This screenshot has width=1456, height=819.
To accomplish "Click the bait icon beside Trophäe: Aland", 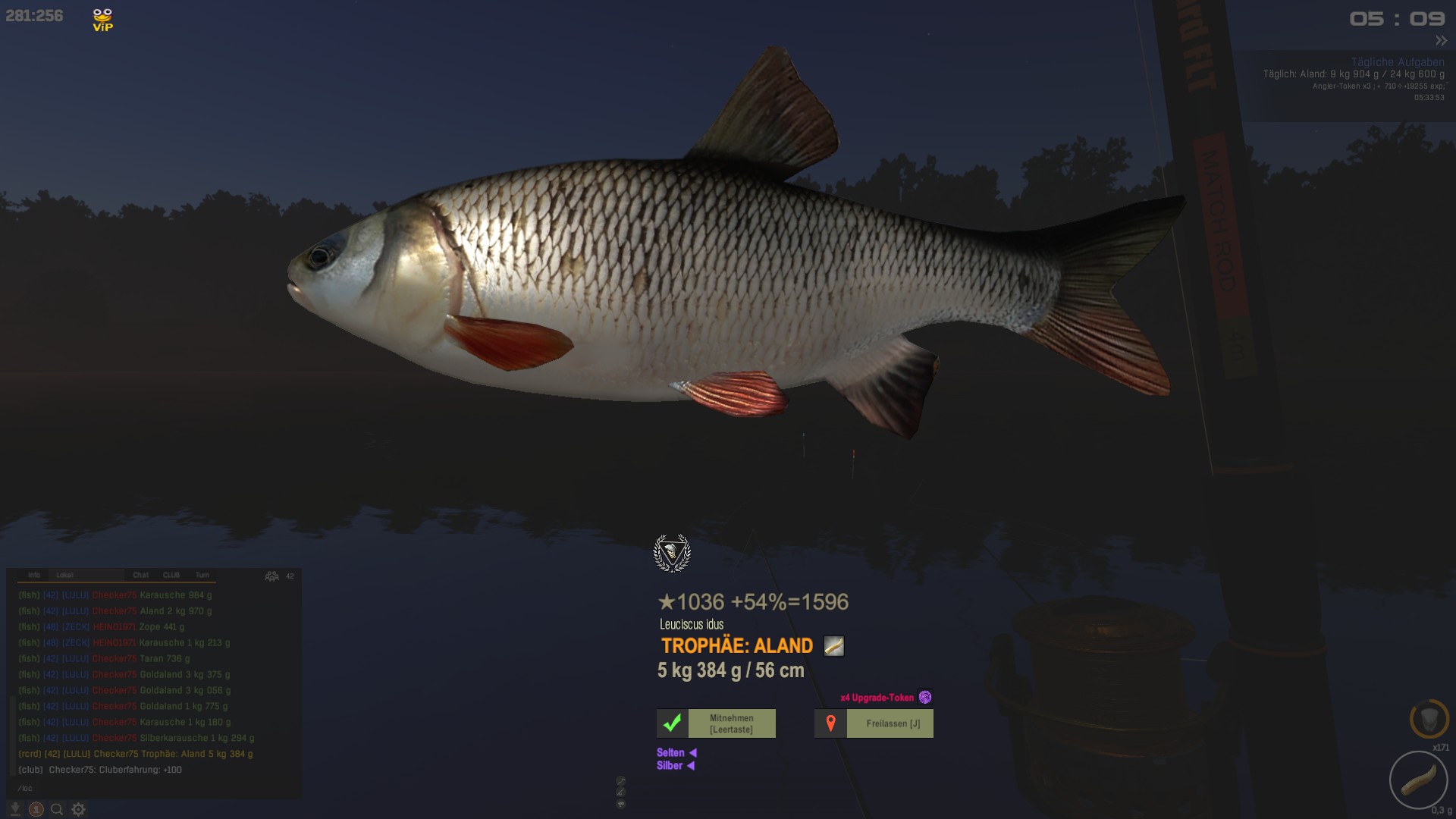I will tap(833, 646).
